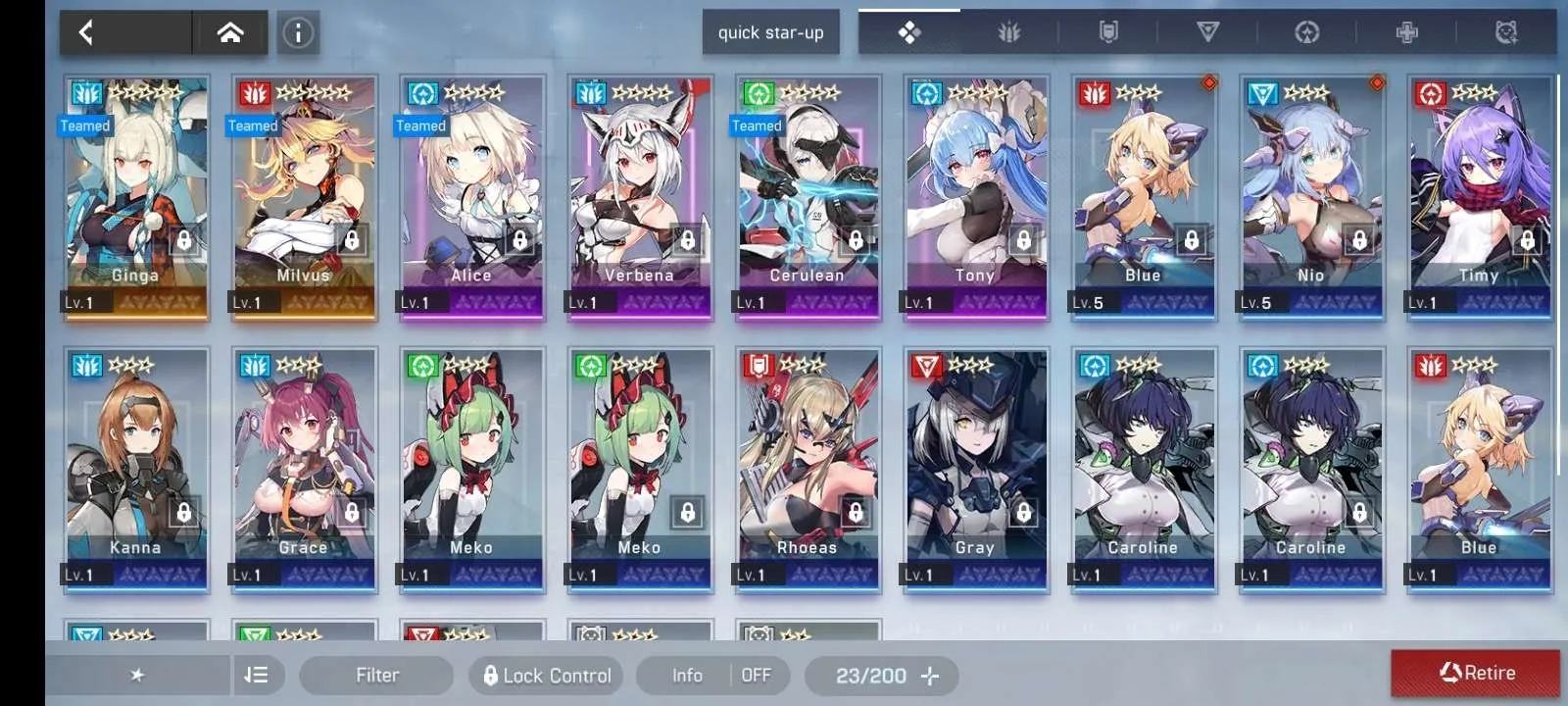
Task: Choose the cross-shaped support class tab
Action: point(1406,33)
